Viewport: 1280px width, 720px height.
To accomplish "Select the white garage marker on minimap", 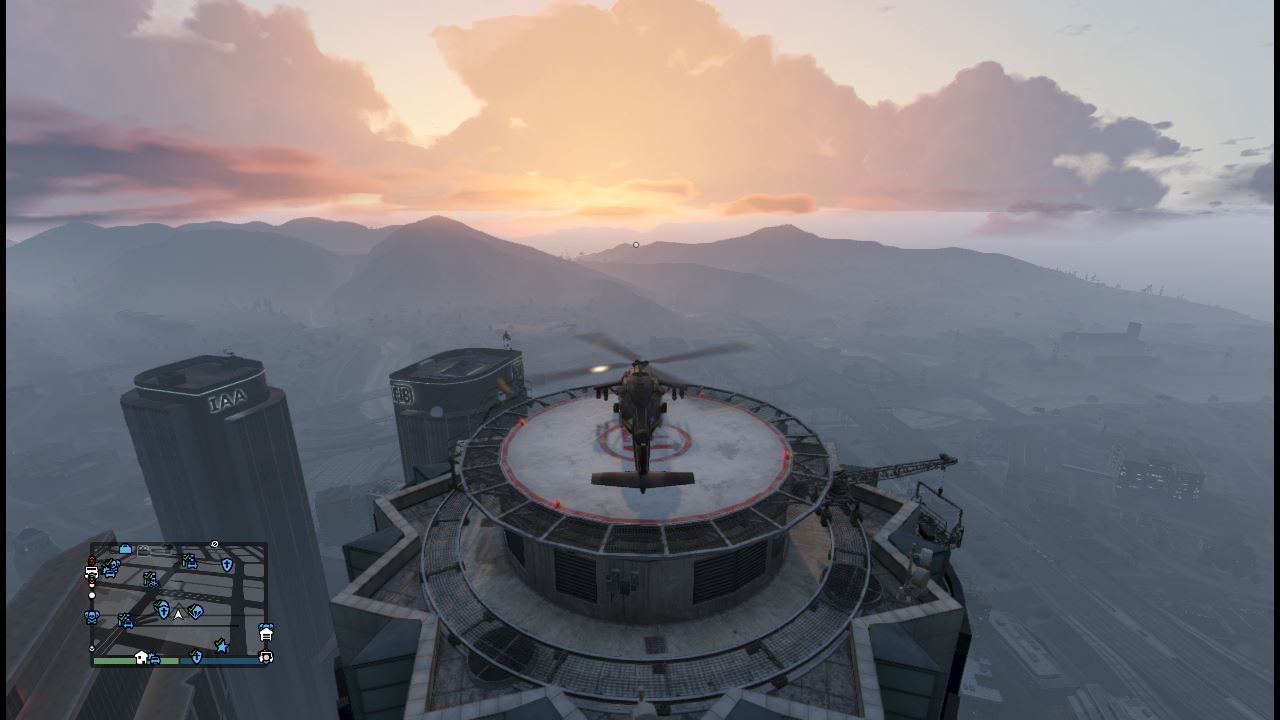I will [266, 635].
